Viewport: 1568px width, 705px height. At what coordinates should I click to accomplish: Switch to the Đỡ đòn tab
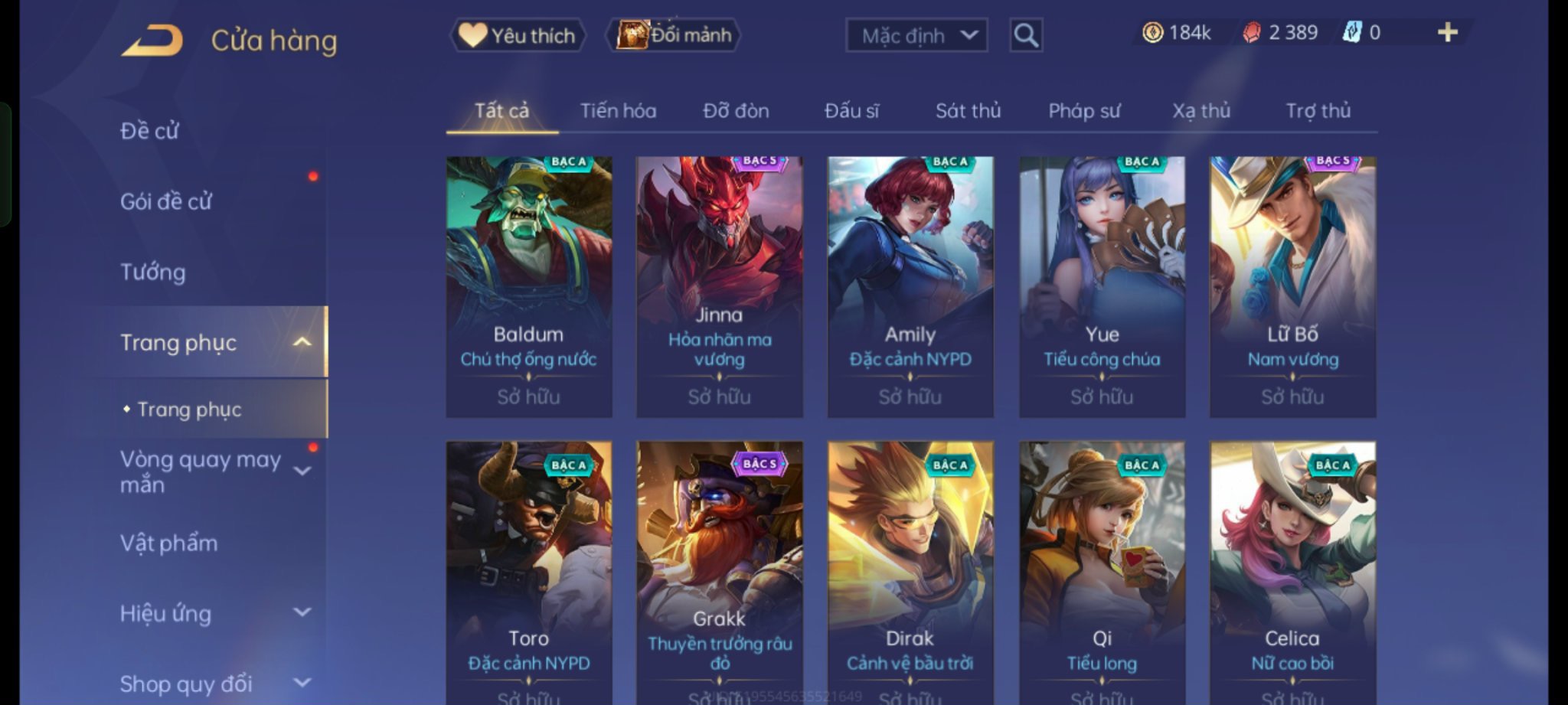pyautogui.click(x=736, y=111)
